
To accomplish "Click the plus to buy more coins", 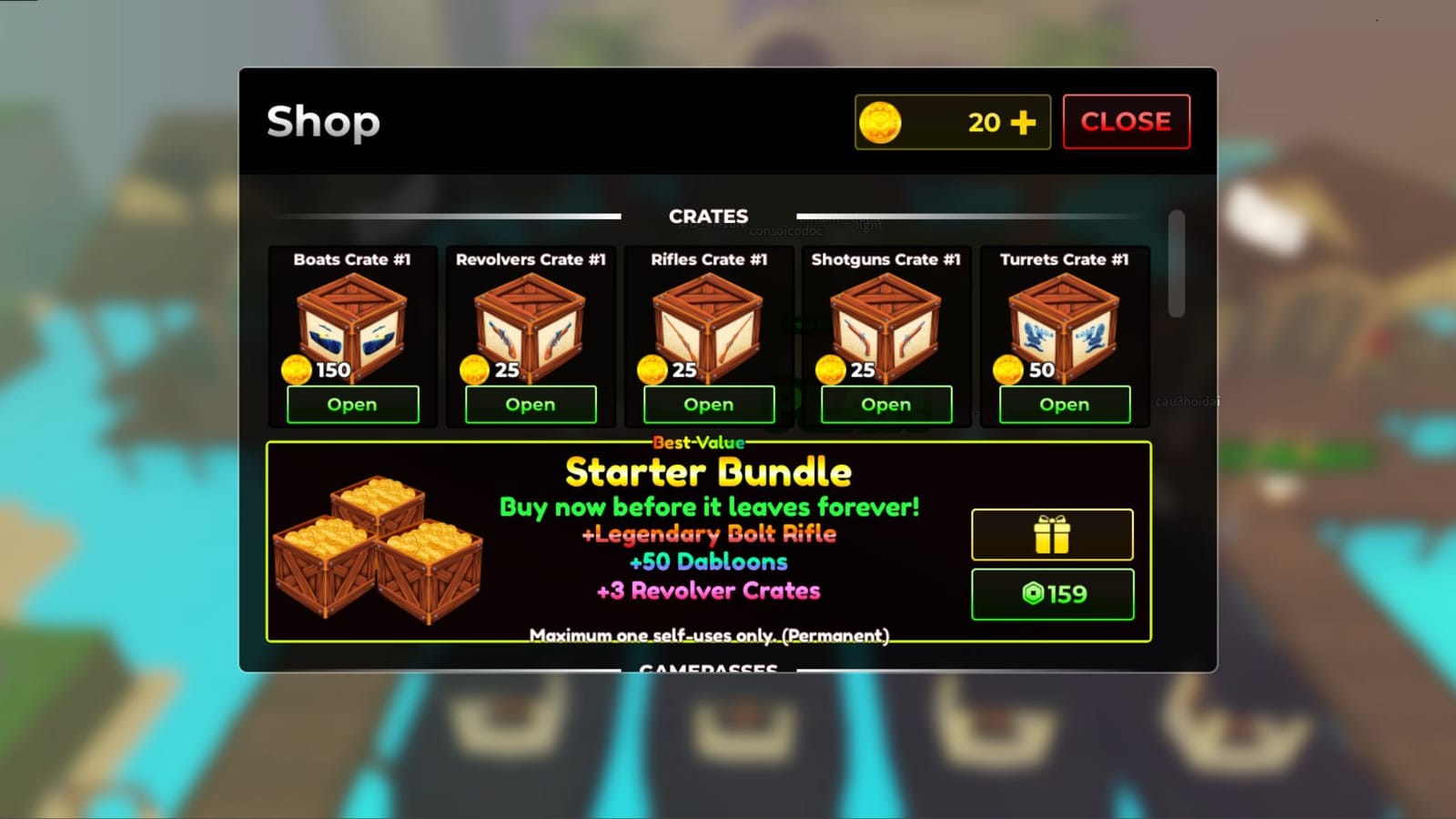I will (1025, 120).
